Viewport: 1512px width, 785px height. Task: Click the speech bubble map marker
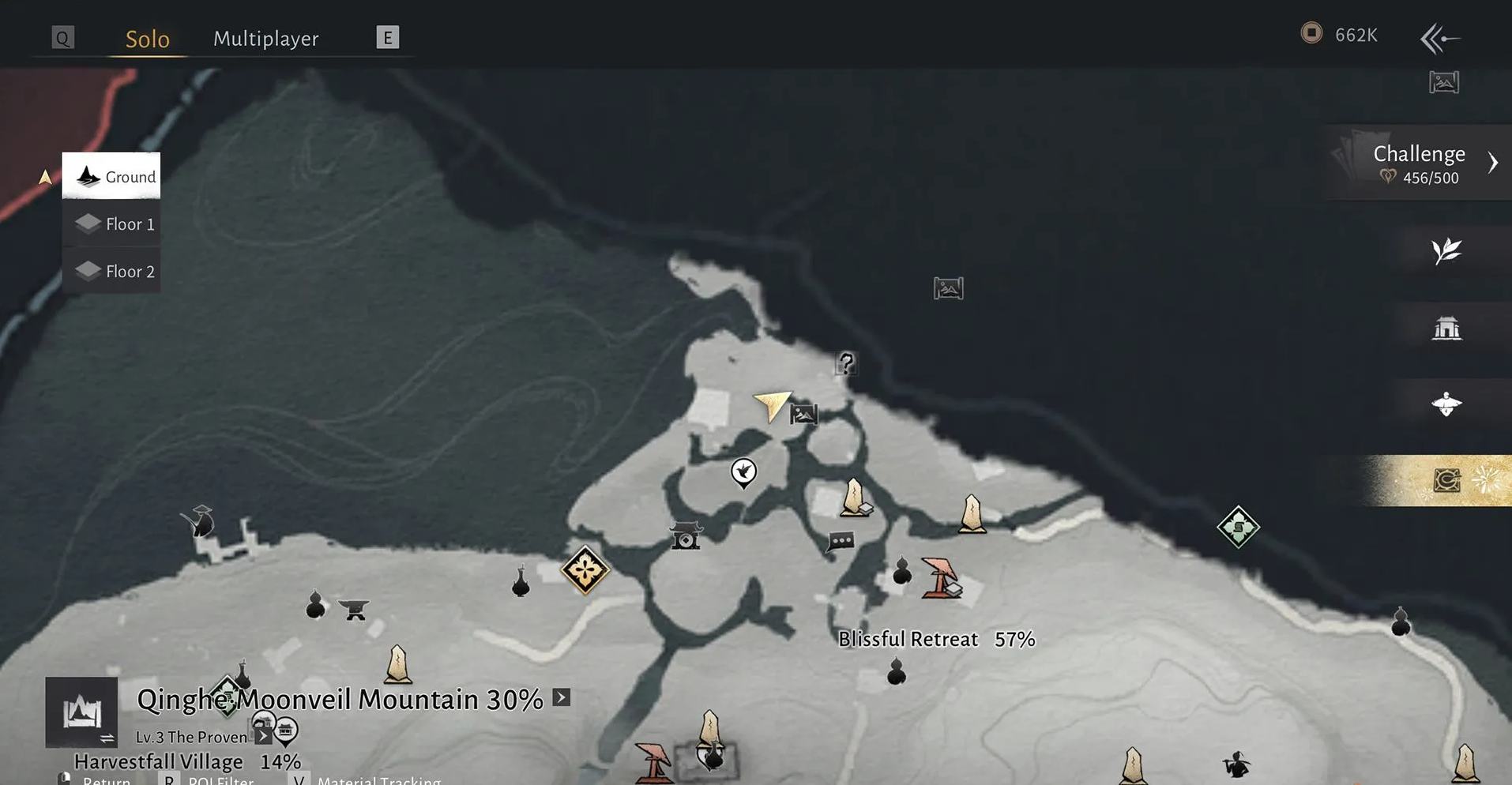pos(841,542)
